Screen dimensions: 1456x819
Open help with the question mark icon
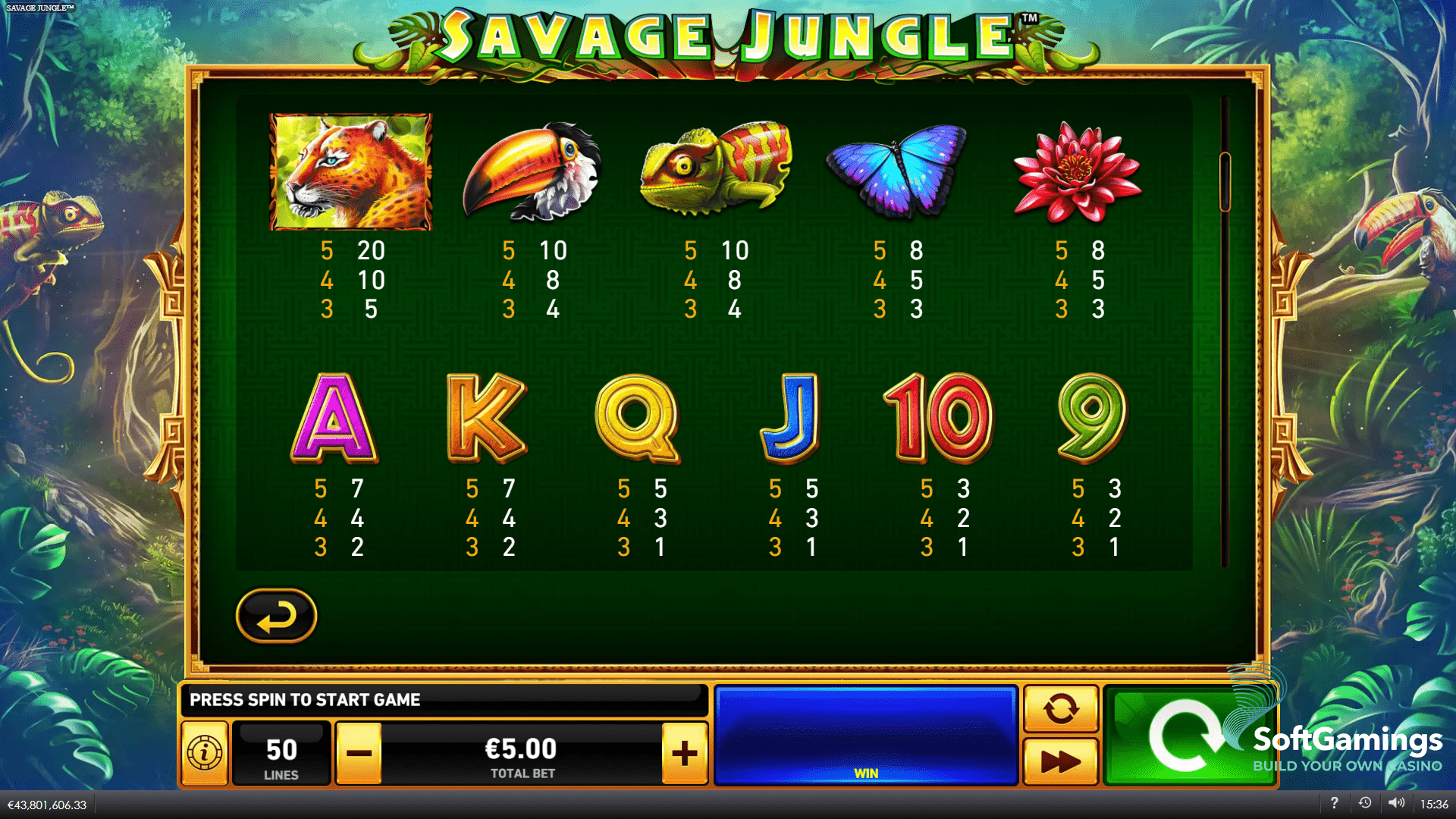coord(1335,802)
